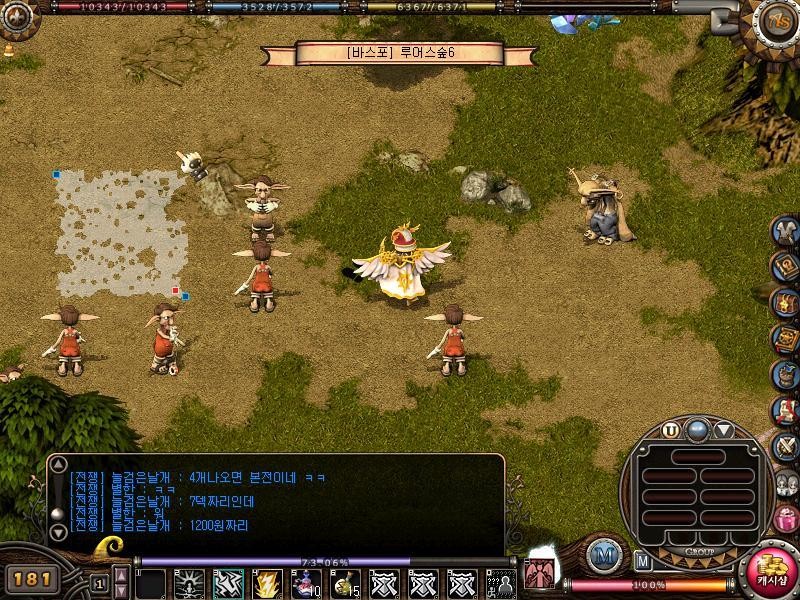Click the orange compass orb in top-right corner
800x600 pixels.
[776, 21]
